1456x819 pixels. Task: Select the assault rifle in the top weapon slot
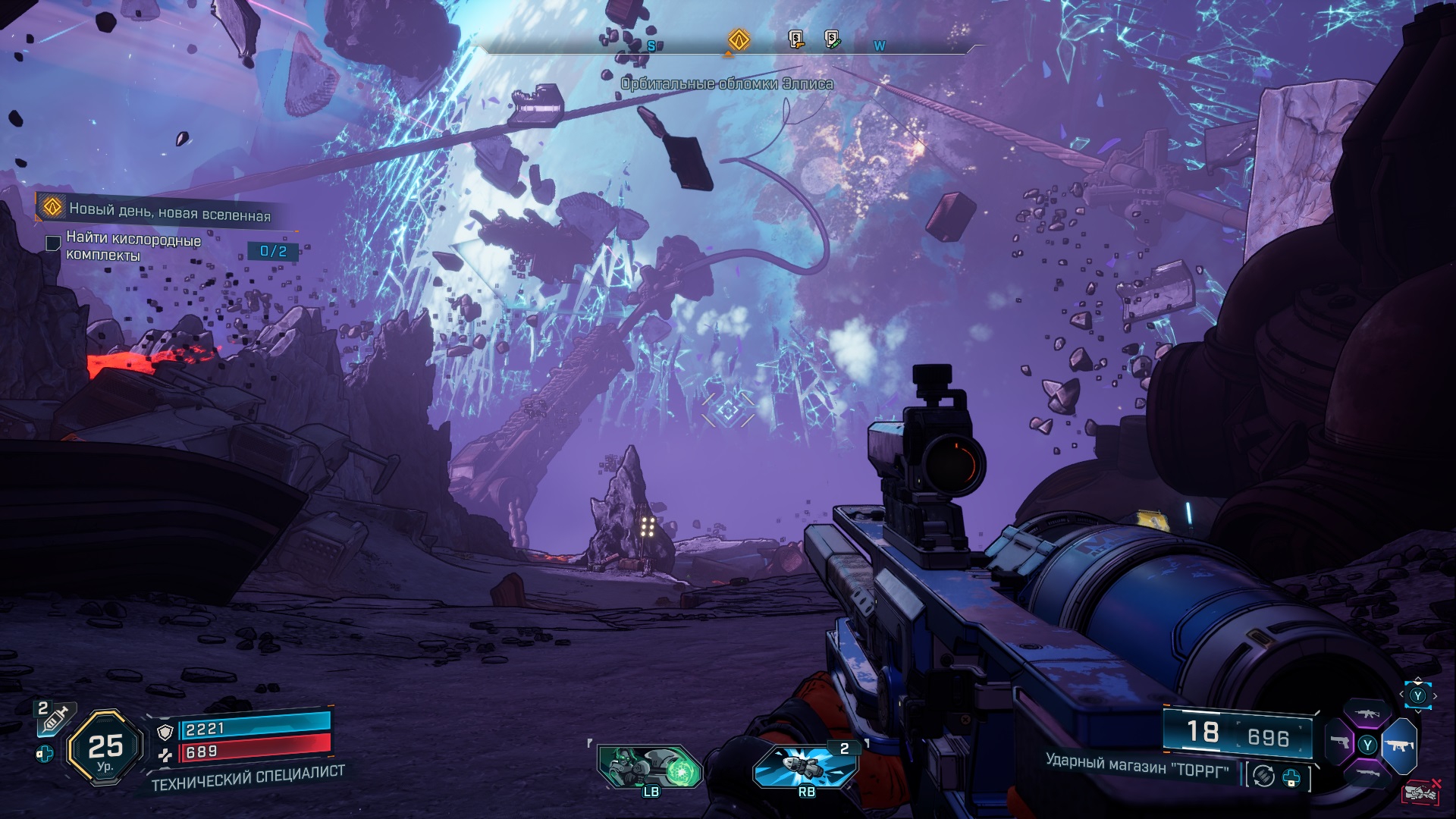[x=1367, y=714]
